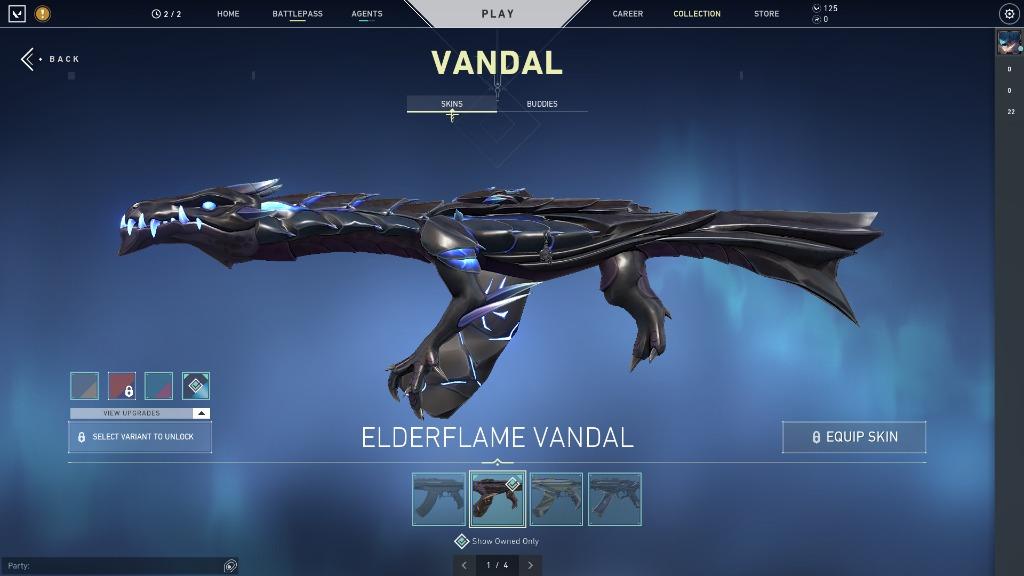
Task: Open the settings gear
Action: (x=1008, y=14)
